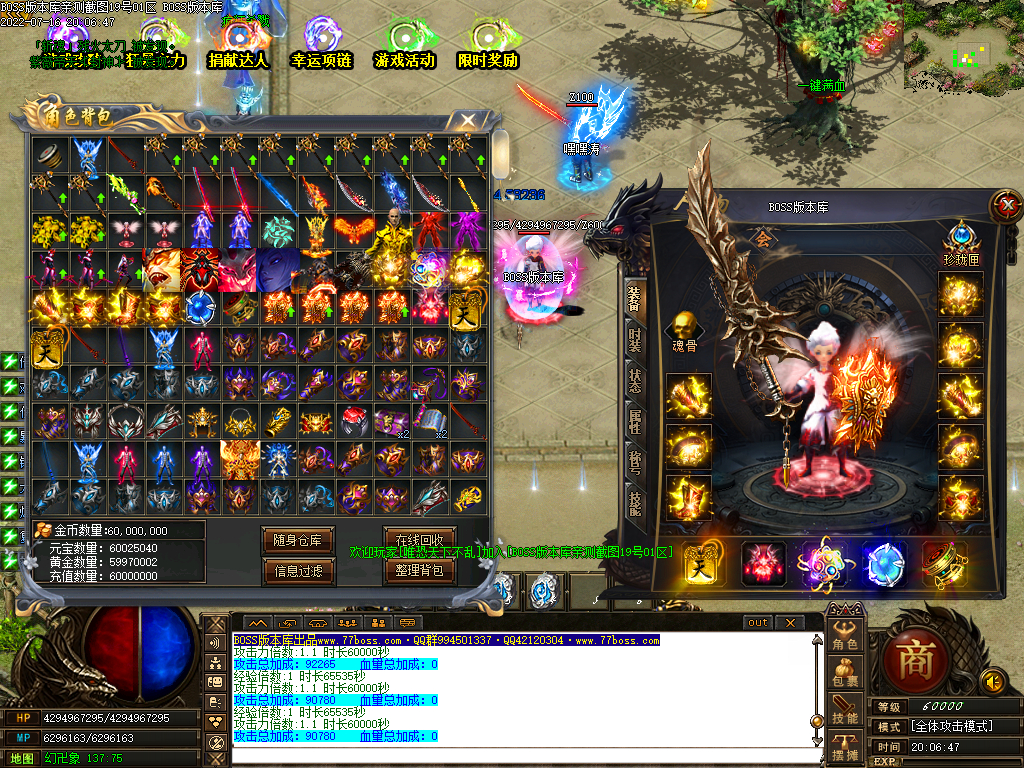Open the 状态 status tab
The height and width of the screenshot is (768, 1024).
tap(635, 380)
